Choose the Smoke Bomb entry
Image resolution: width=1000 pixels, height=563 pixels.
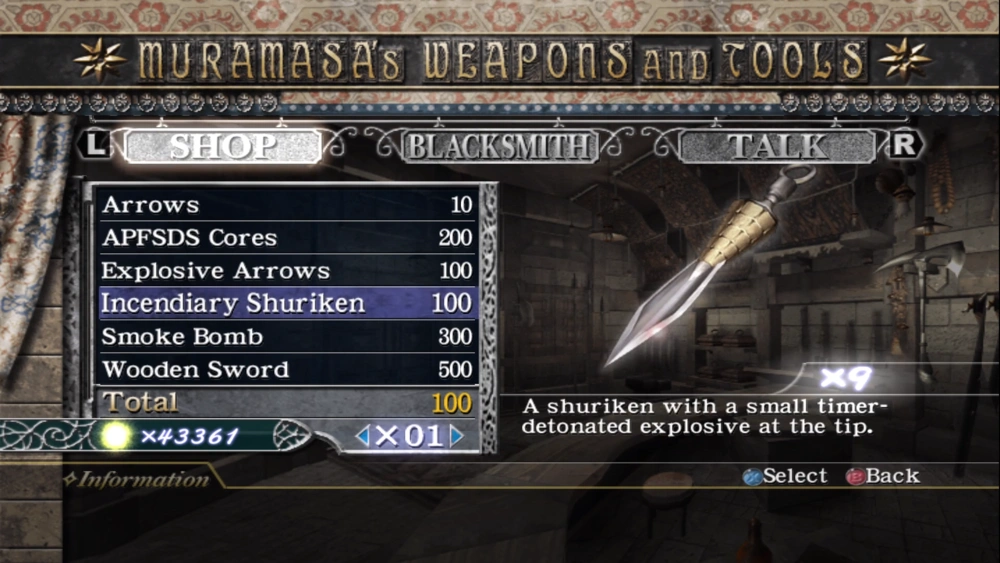click(287, 336)
